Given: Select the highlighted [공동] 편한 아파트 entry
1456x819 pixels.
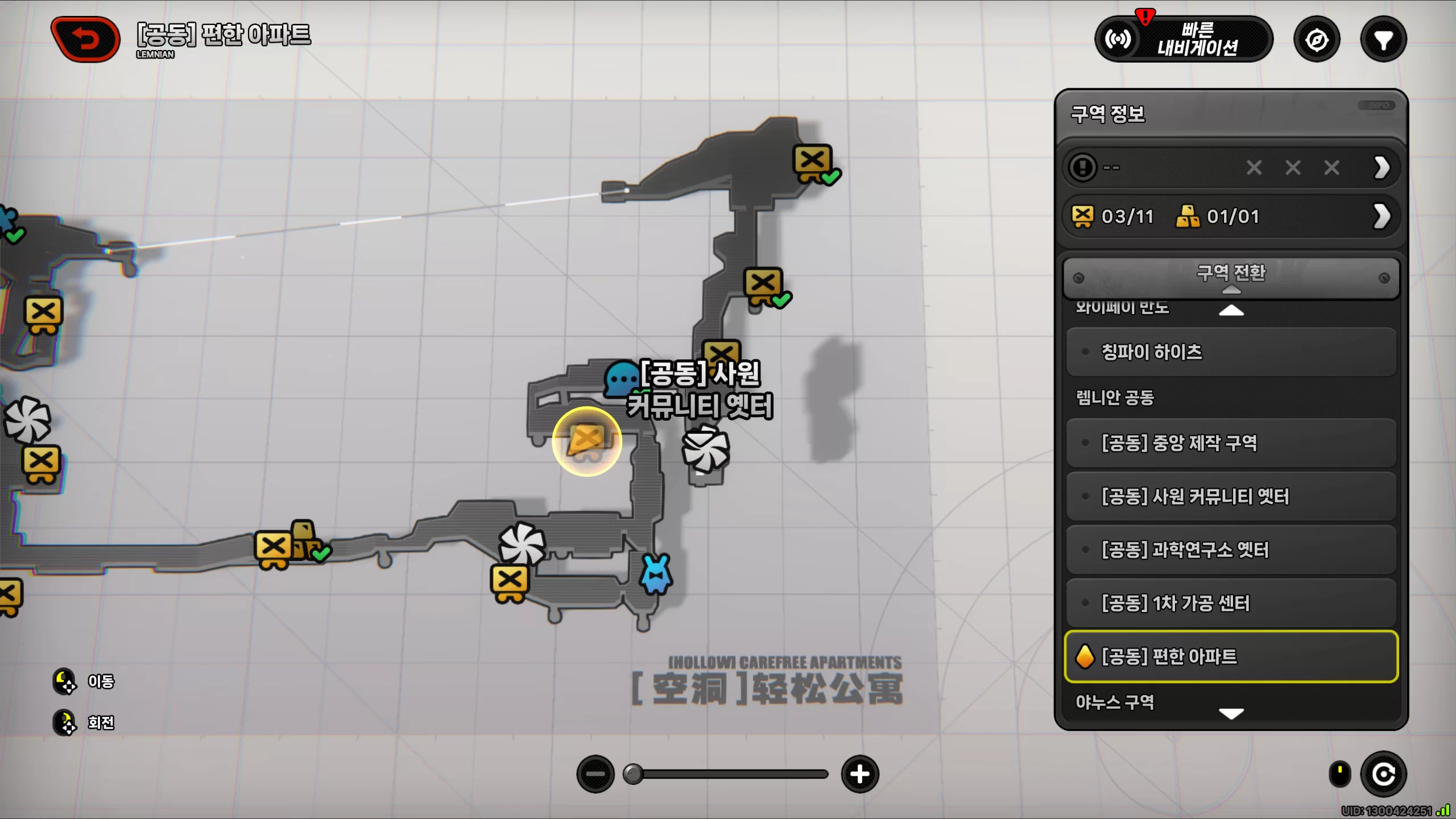Looking at the screenshot, I should [x=1230, y=656].
